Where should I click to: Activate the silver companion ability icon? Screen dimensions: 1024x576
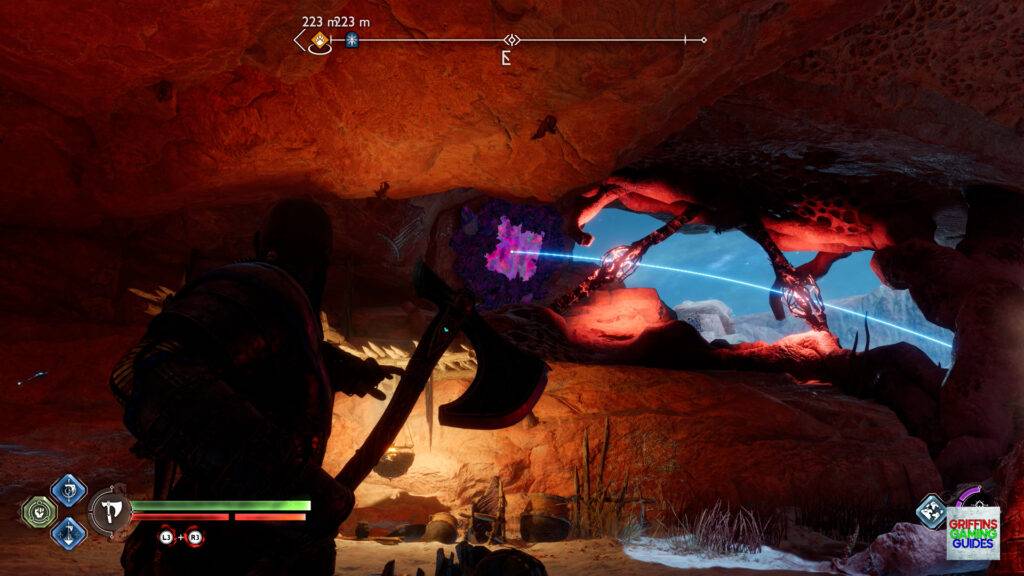point(931,511)
